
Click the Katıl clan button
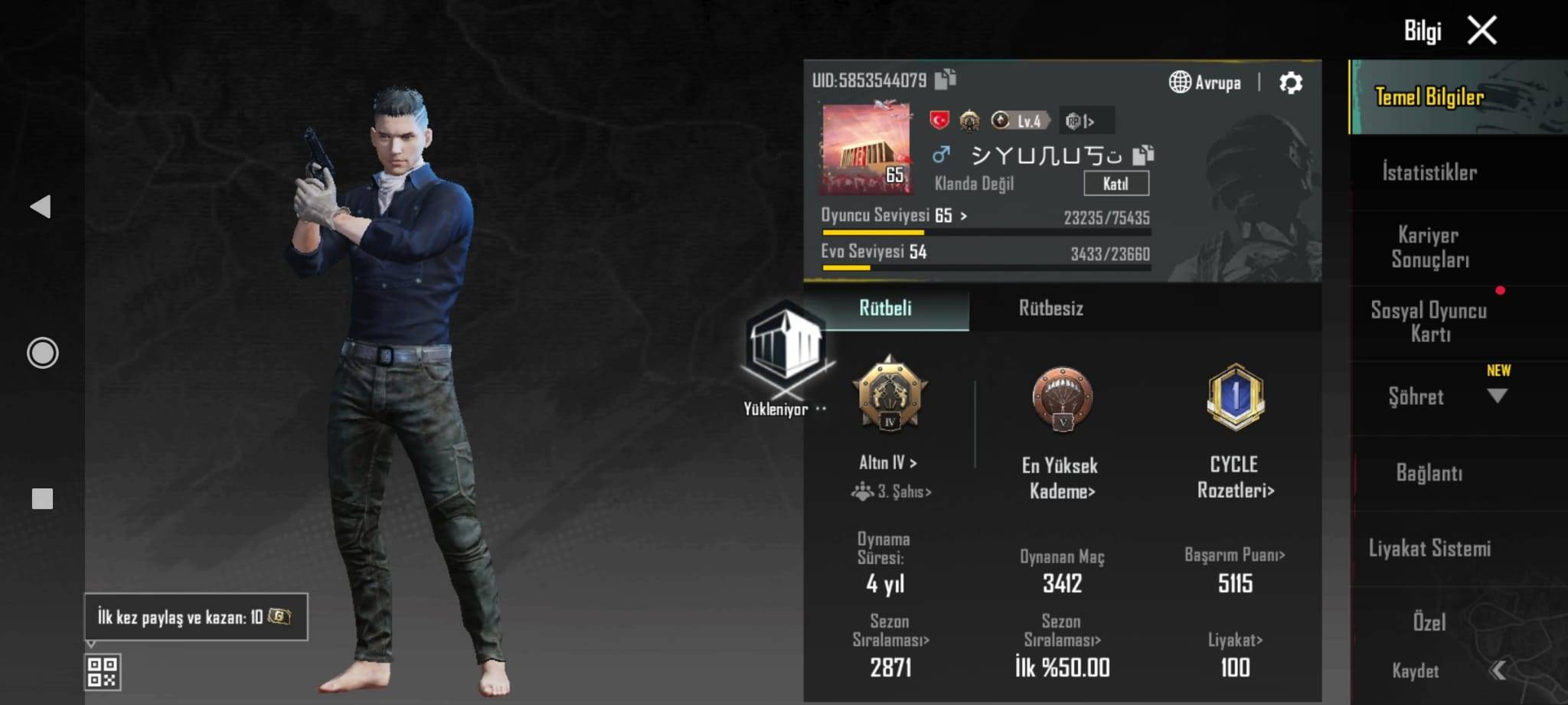(x=1116, y=184)
